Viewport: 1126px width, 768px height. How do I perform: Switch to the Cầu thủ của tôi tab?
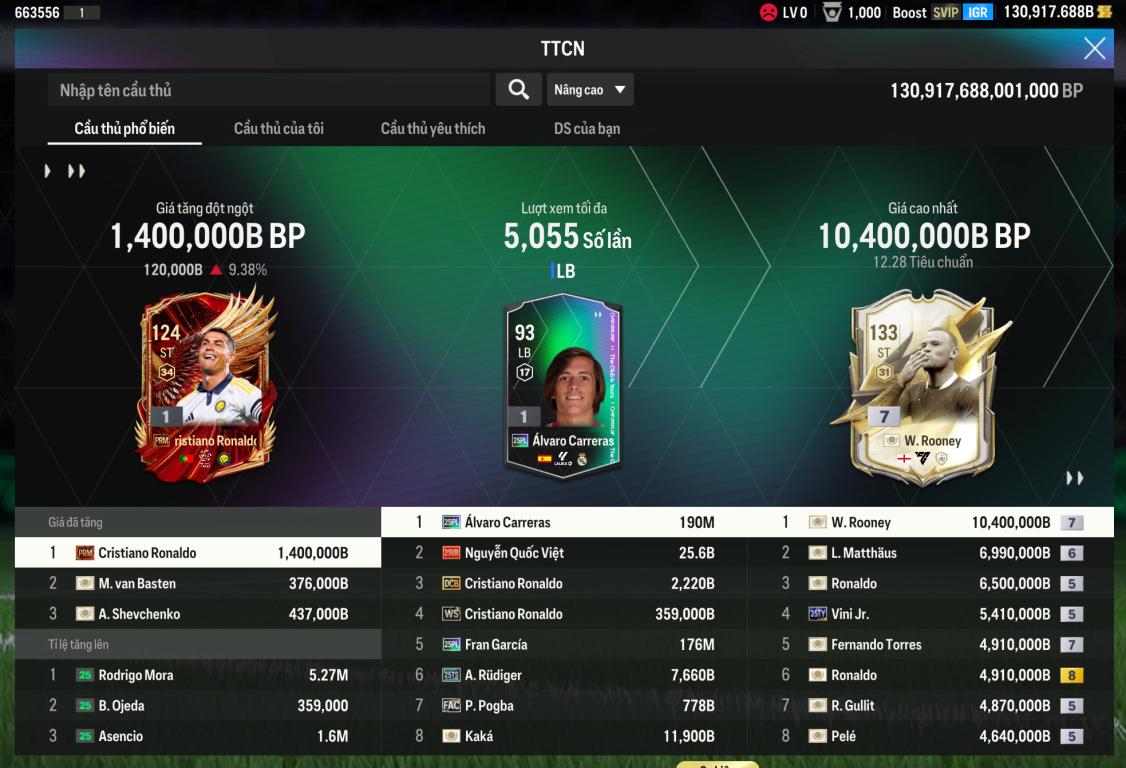coord(278,129)
